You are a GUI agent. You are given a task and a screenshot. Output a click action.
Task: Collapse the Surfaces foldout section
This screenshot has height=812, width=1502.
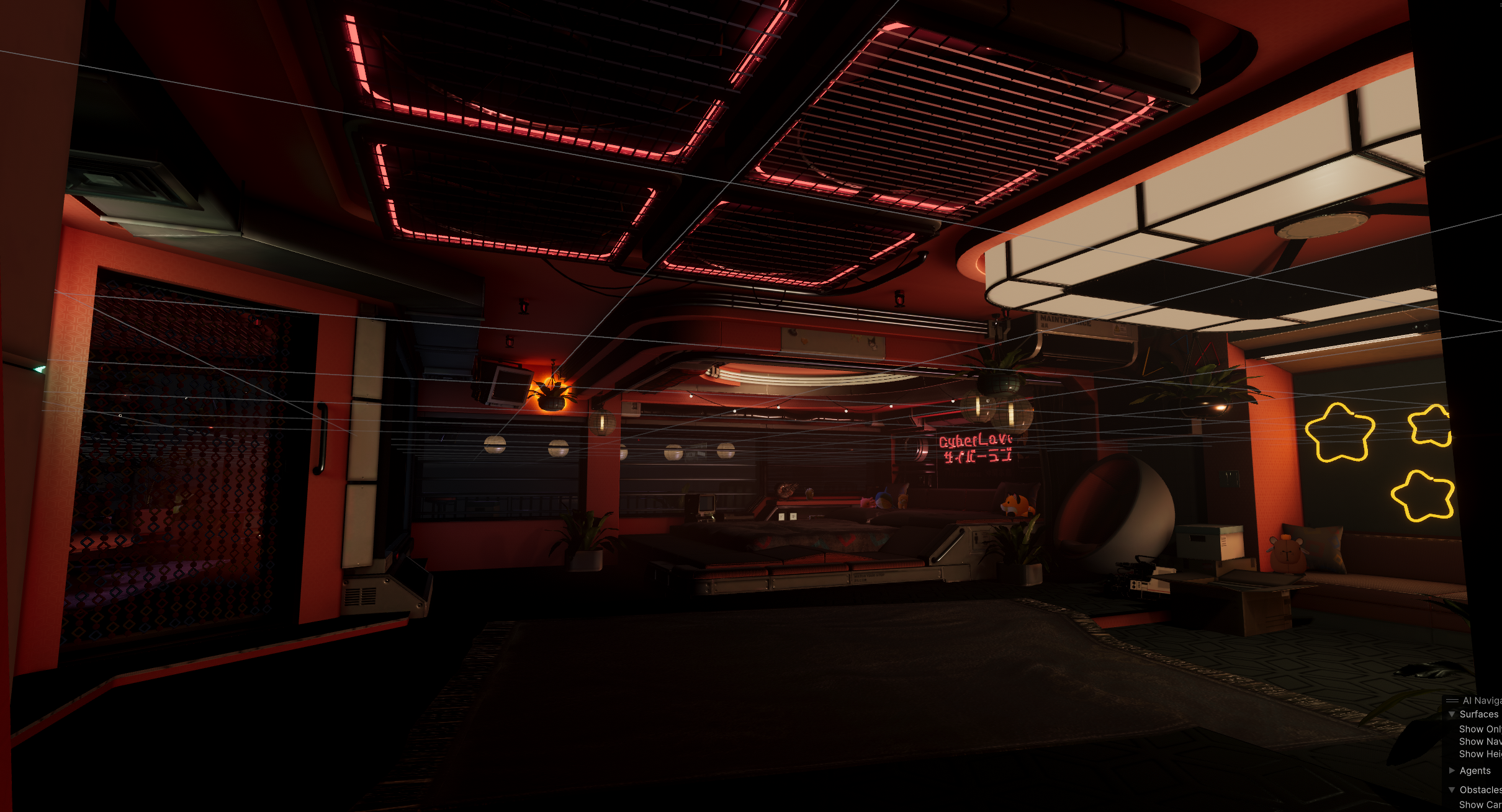point(1452,715)
